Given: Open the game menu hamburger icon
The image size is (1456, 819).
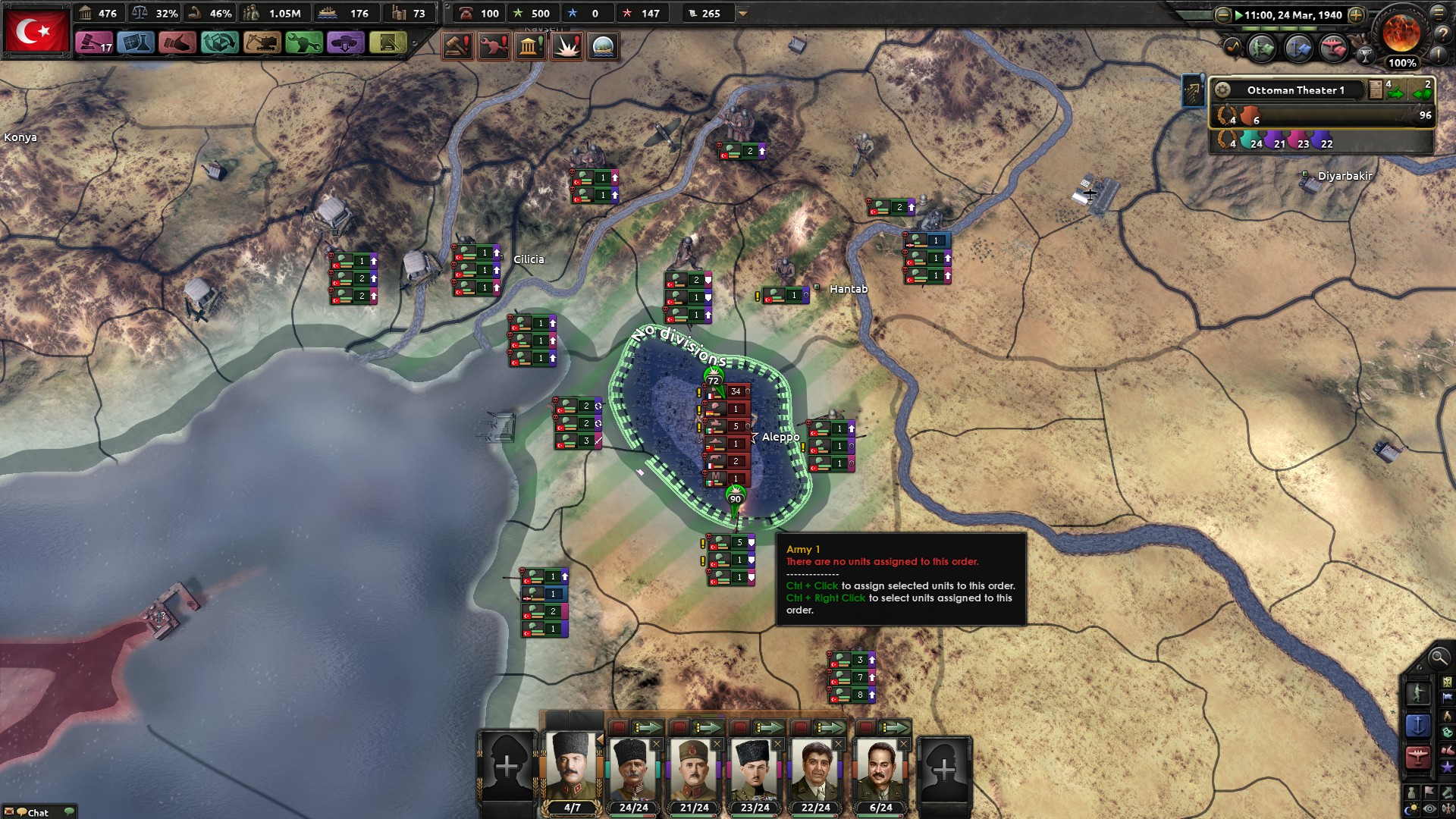Looking at the screenshot, I should pyautogui.click(x=1439, y=14).
